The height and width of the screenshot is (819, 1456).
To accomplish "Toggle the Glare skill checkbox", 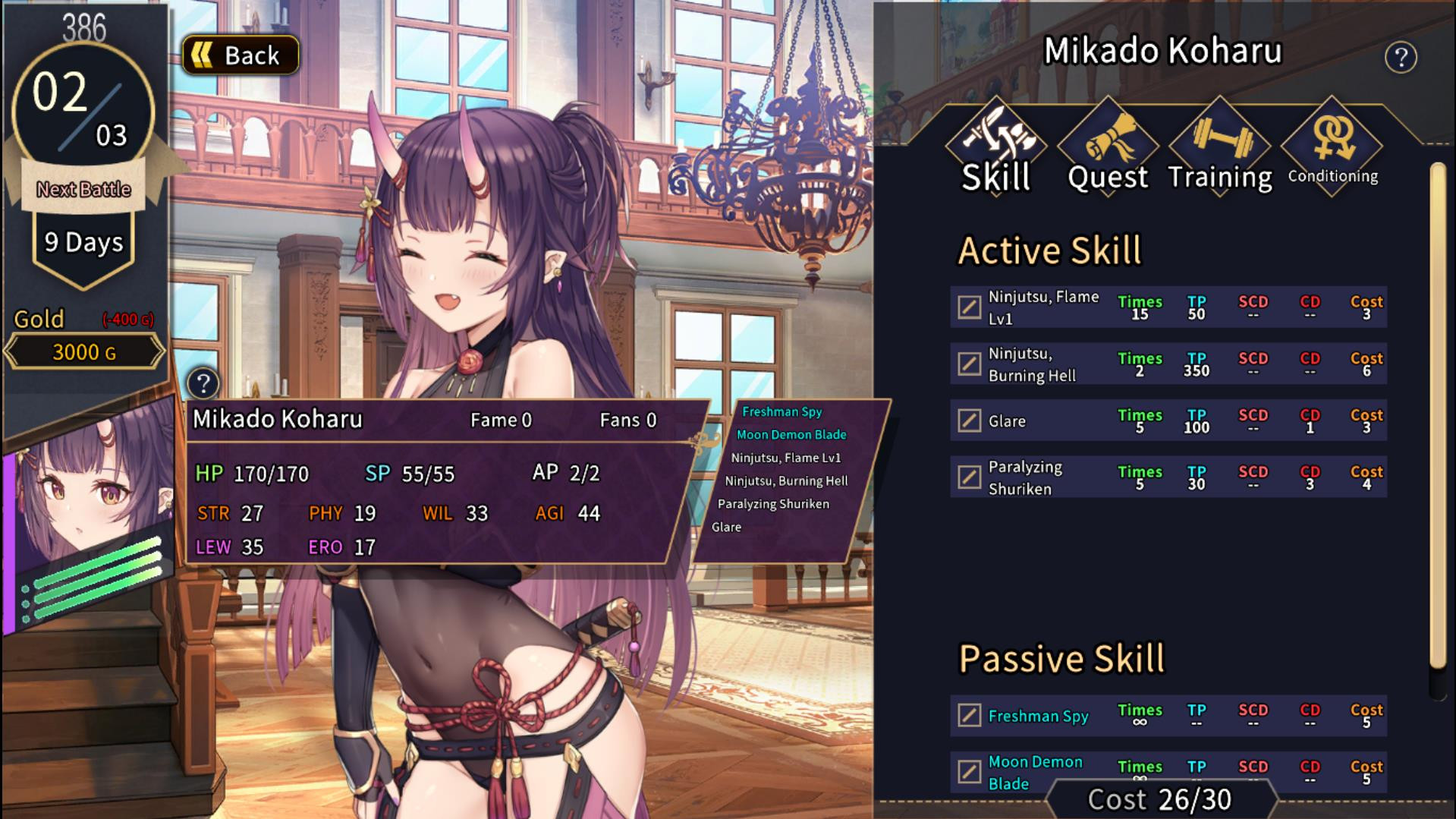I will pos(969,421).
